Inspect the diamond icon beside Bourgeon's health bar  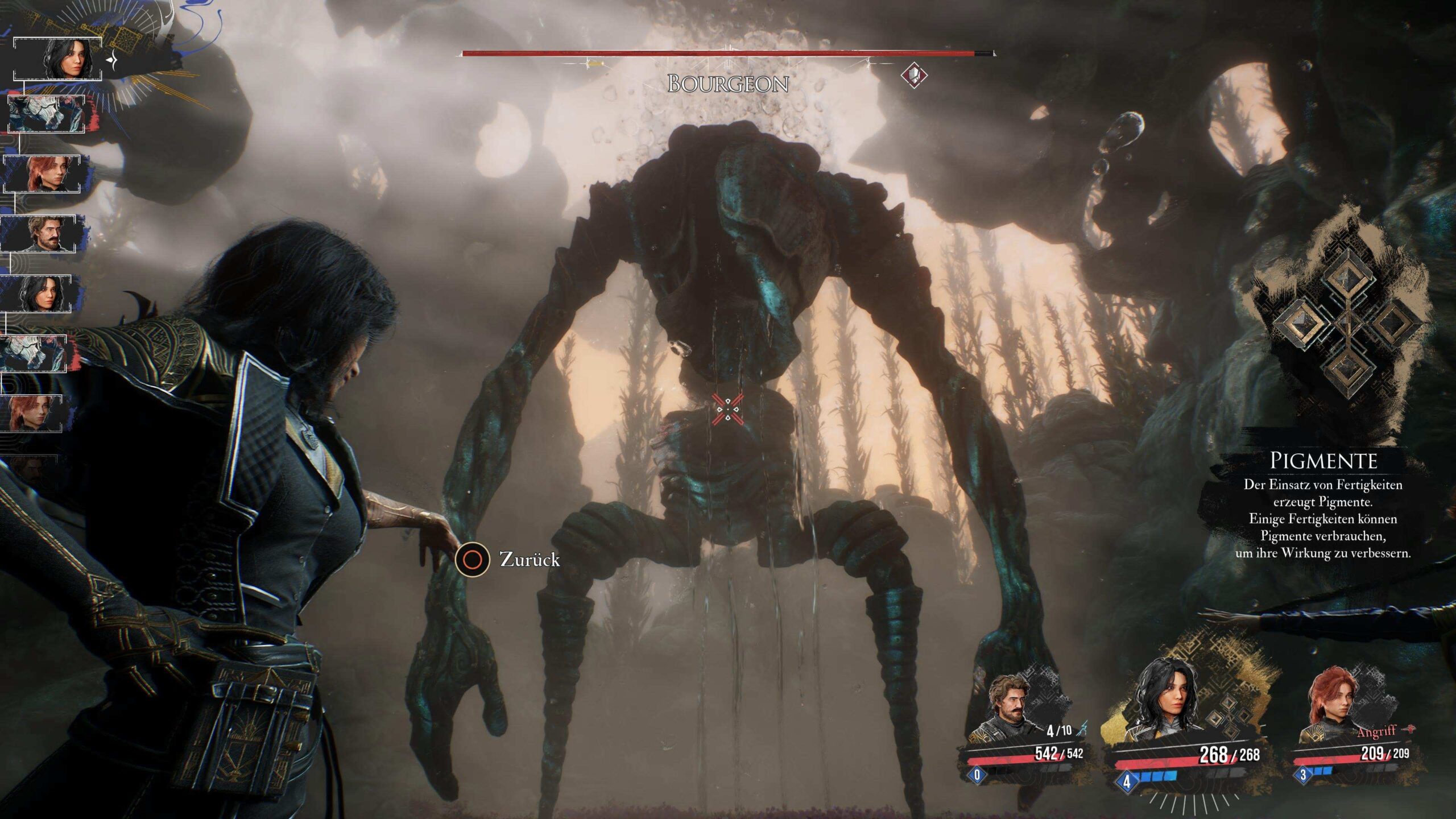click(x=914, y=75)
